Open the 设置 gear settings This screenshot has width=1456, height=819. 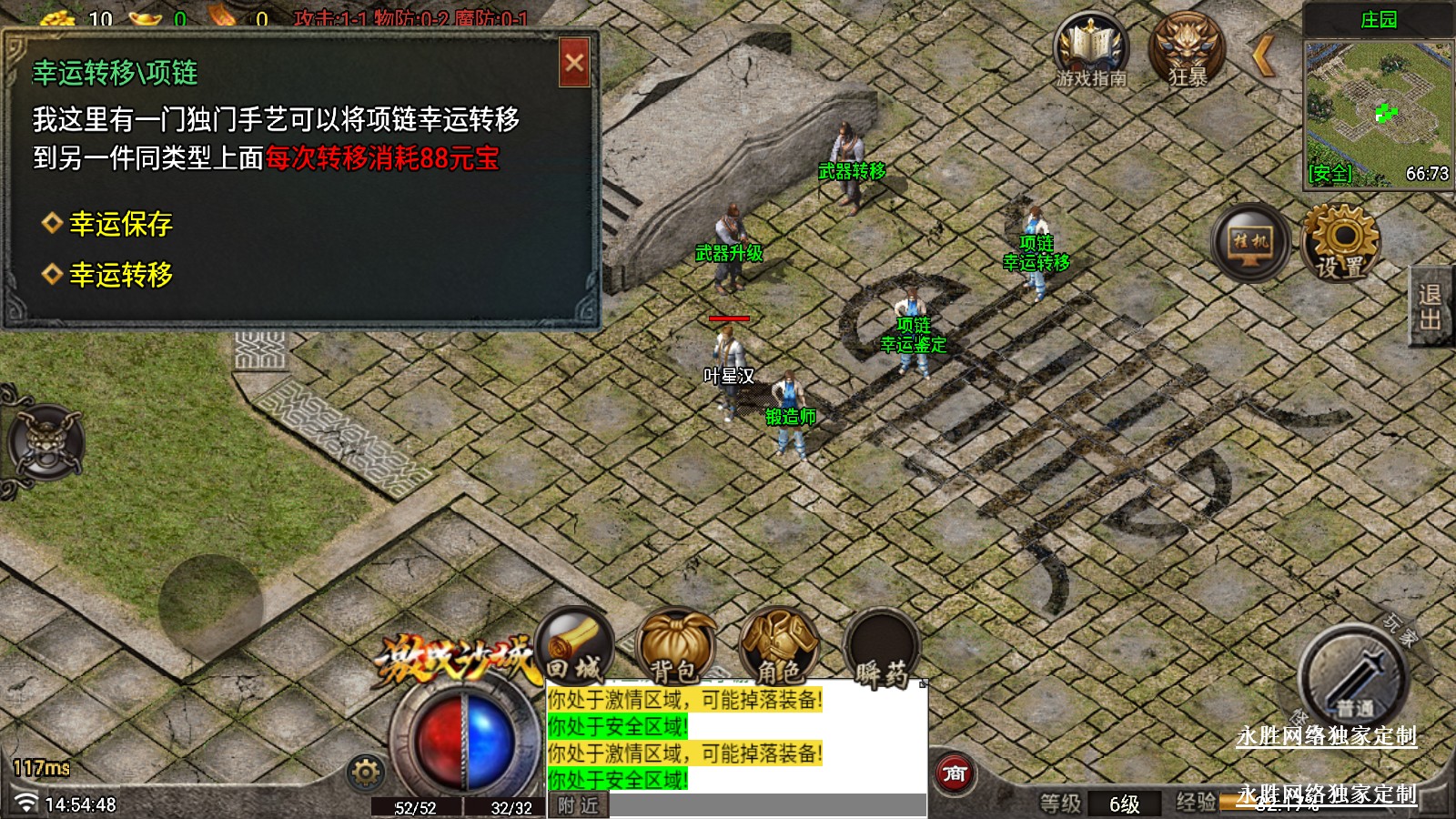point(1341,242)
